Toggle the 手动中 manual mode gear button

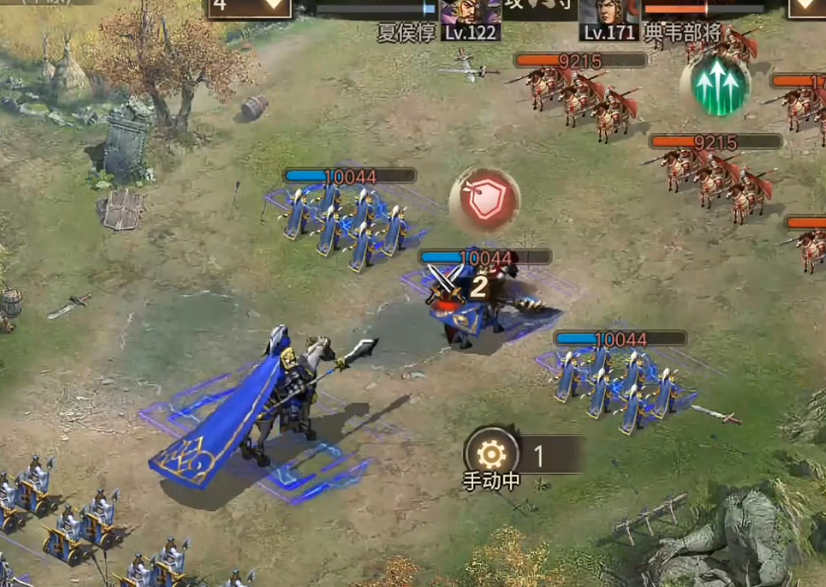[491, 455]
